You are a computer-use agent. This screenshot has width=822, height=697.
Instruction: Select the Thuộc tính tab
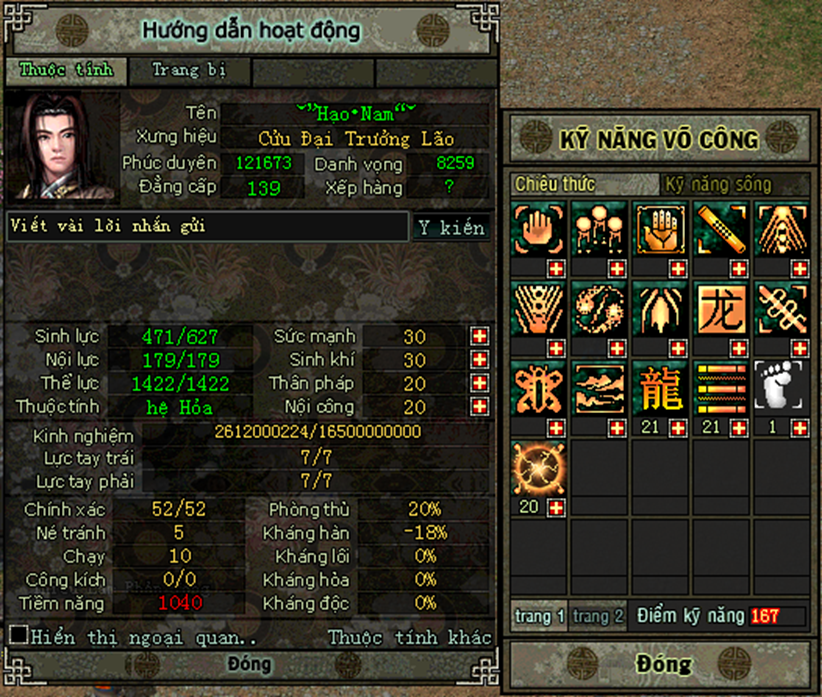[x=67, y=71]
